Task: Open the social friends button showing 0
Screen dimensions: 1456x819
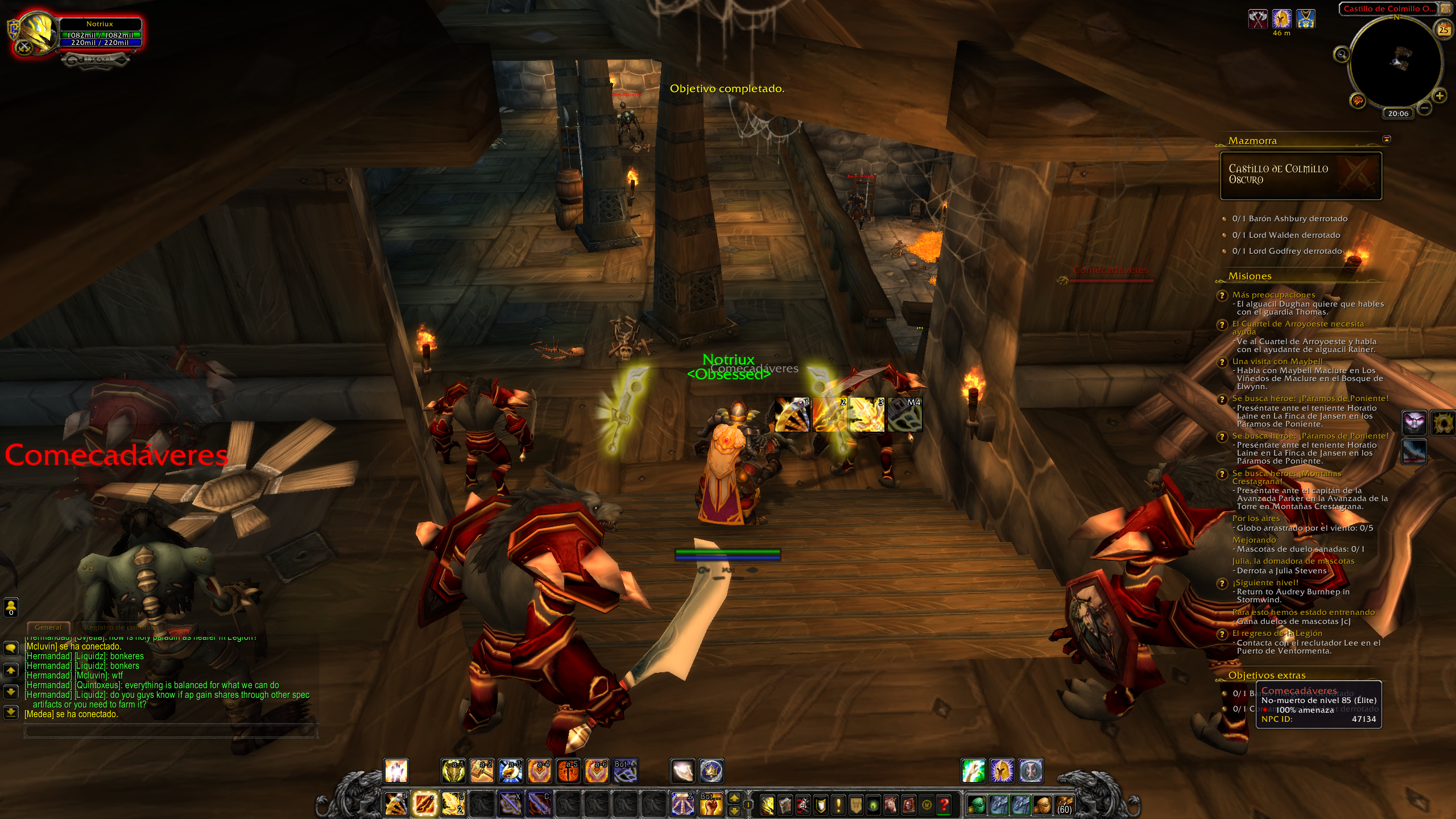Action: (11, 607)
